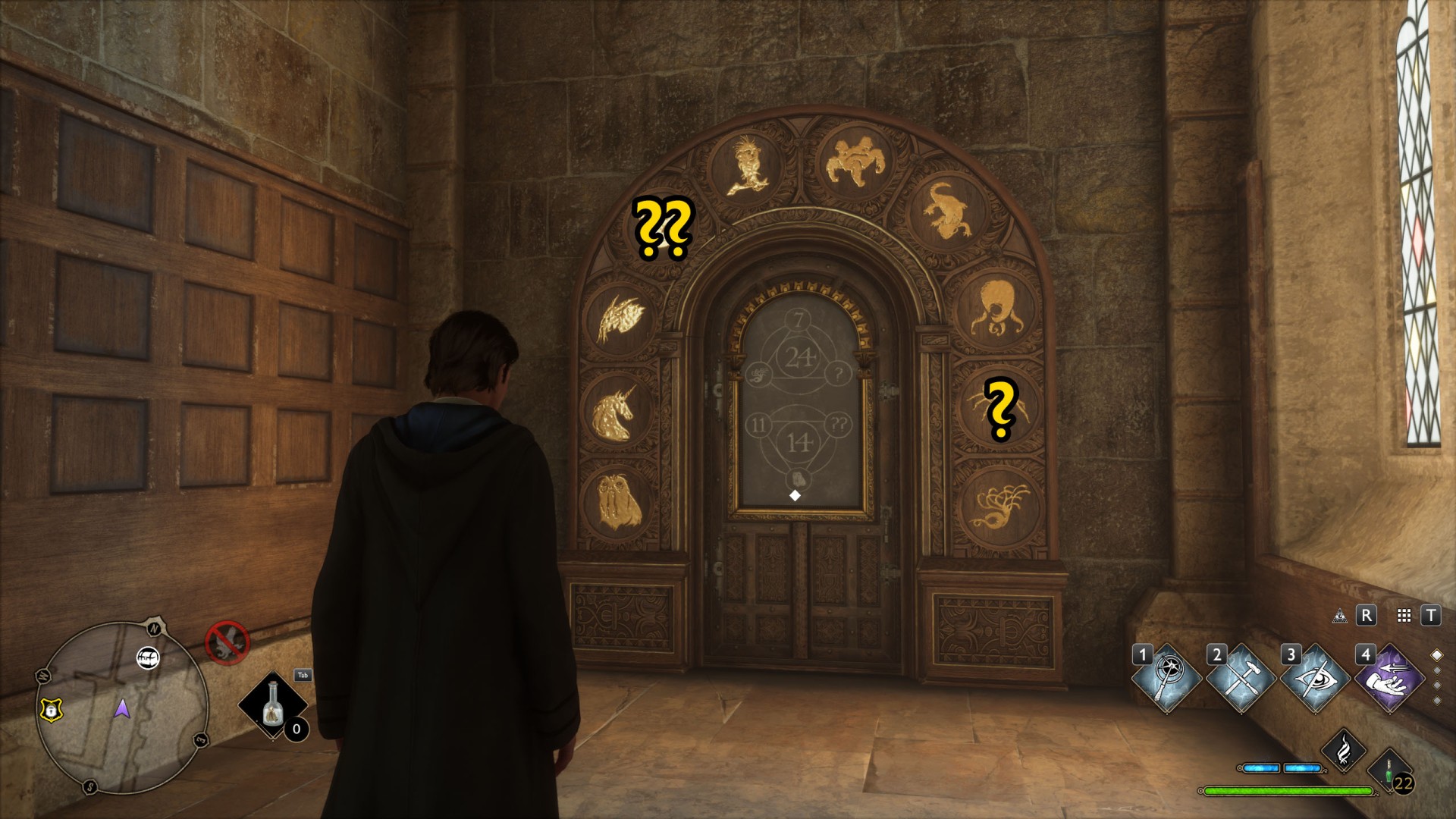Click the ?? circle in the lower door diagram
Screen dimensions: 1456x819
coord(837,424)
